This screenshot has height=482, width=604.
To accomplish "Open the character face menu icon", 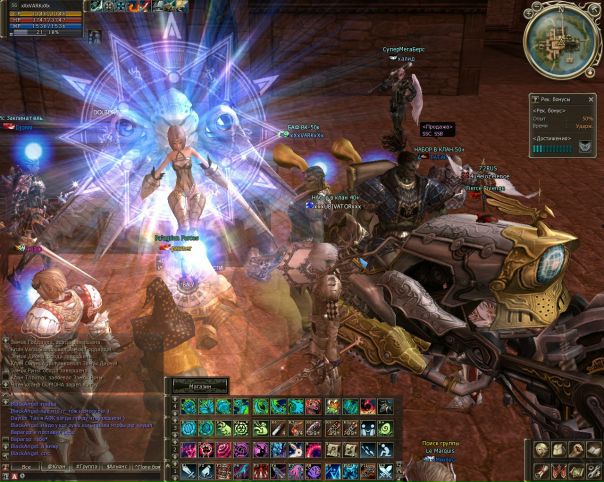I will pos(543,451).
